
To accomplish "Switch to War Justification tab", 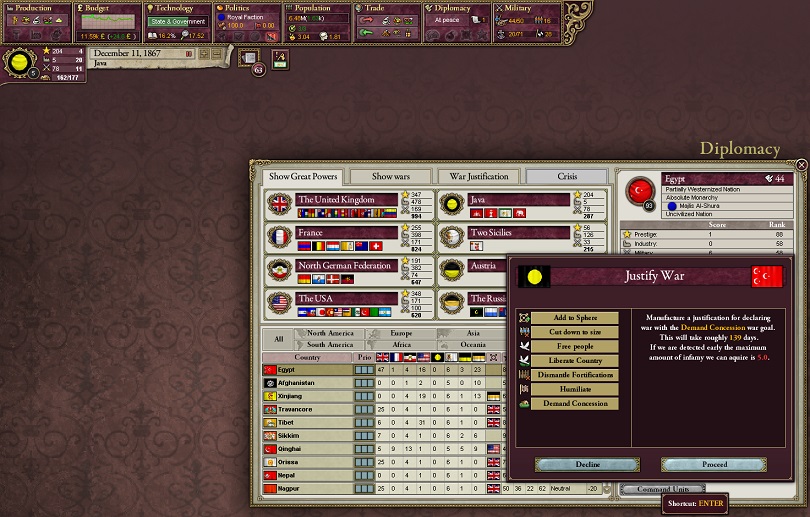I will [x=480, y=176].
